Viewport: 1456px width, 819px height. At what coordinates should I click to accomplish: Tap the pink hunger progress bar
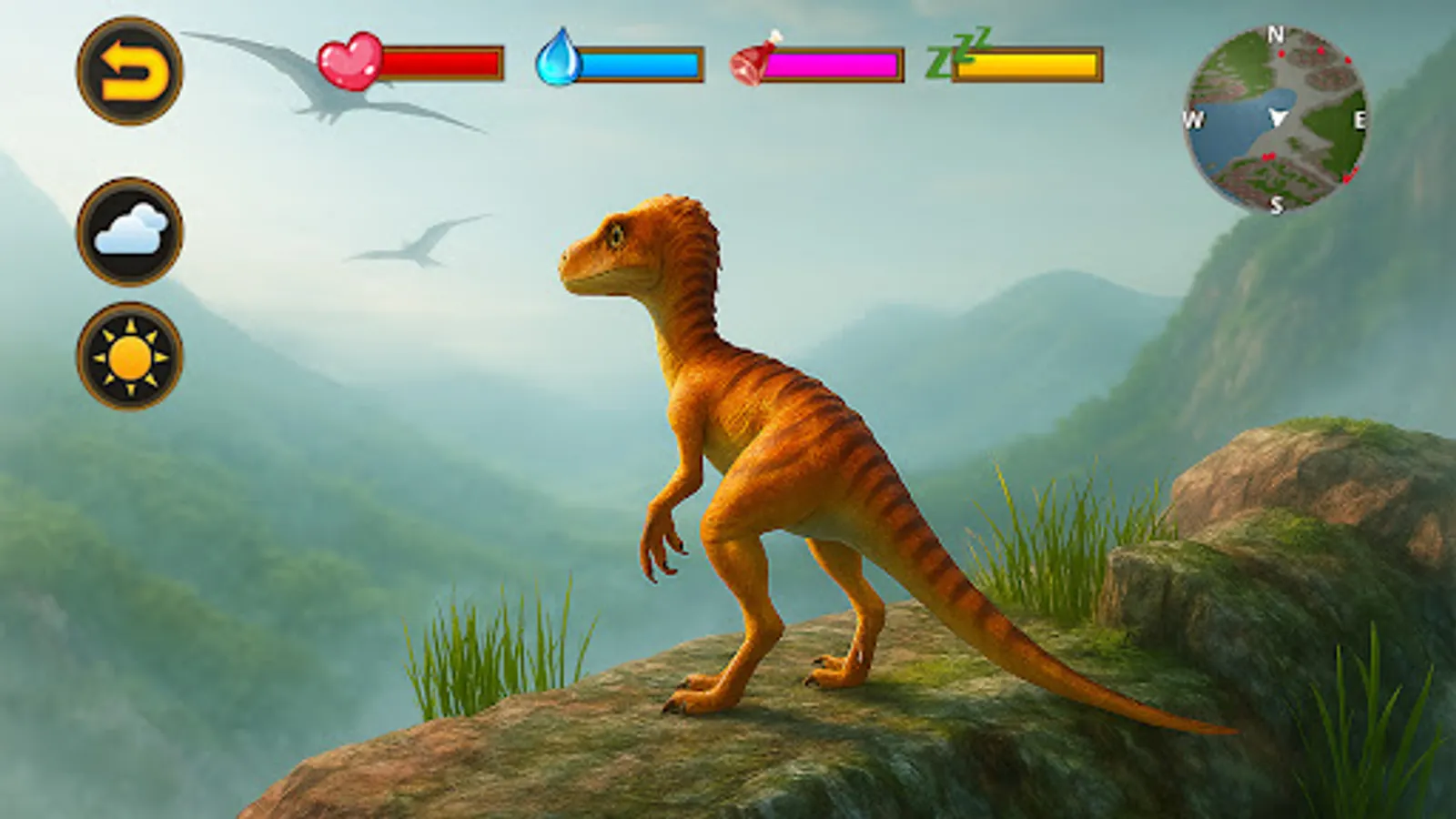[x=833, y=64]
